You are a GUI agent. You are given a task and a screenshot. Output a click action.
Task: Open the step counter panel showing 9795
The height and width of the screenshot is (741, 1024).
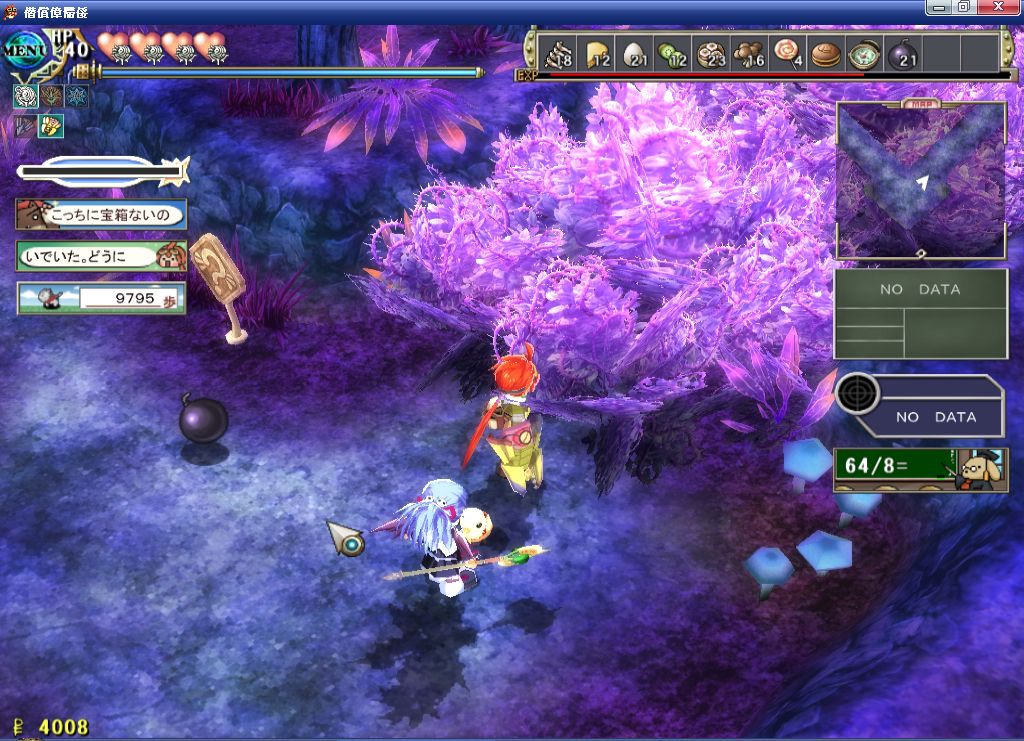101,298
